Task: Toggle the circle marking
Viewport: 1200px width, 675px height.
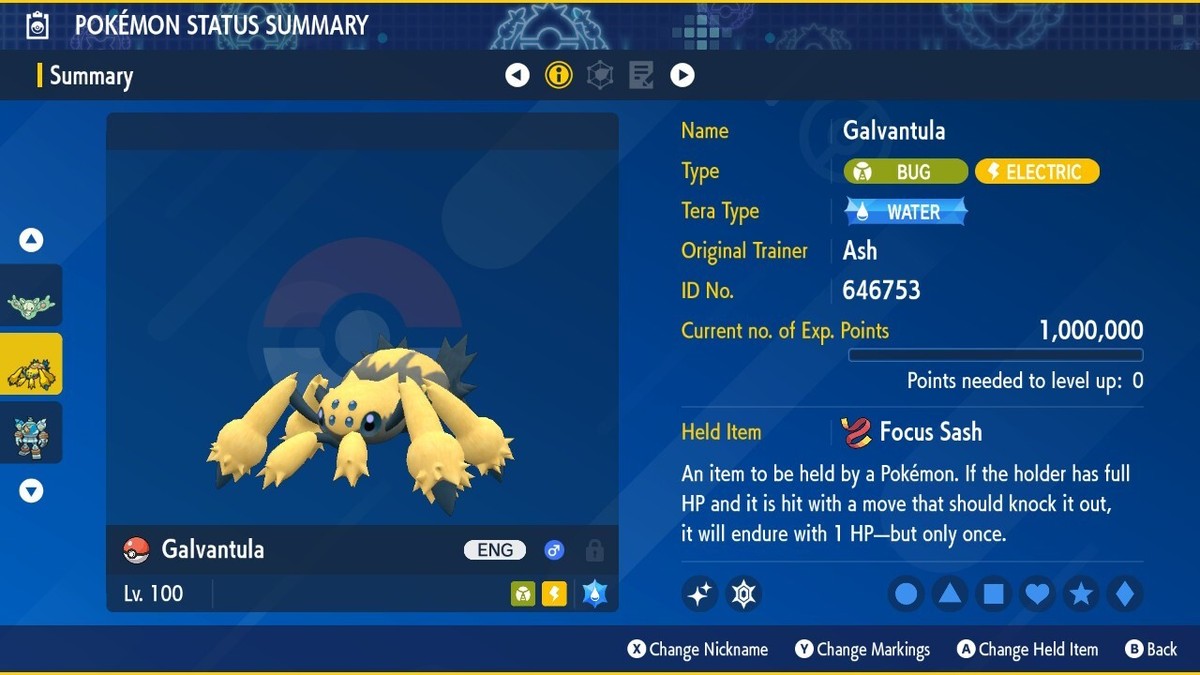Action: pos(906,594)
